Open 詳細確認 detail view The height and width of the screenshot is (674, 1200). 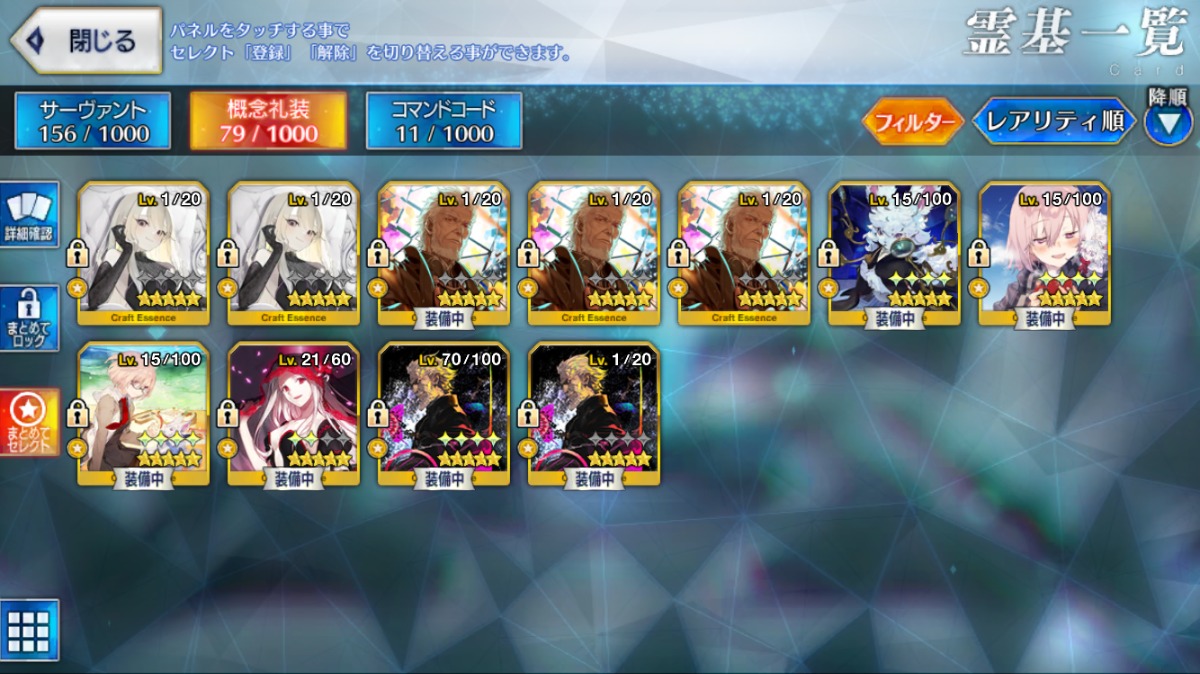click(x=30, y=213)
